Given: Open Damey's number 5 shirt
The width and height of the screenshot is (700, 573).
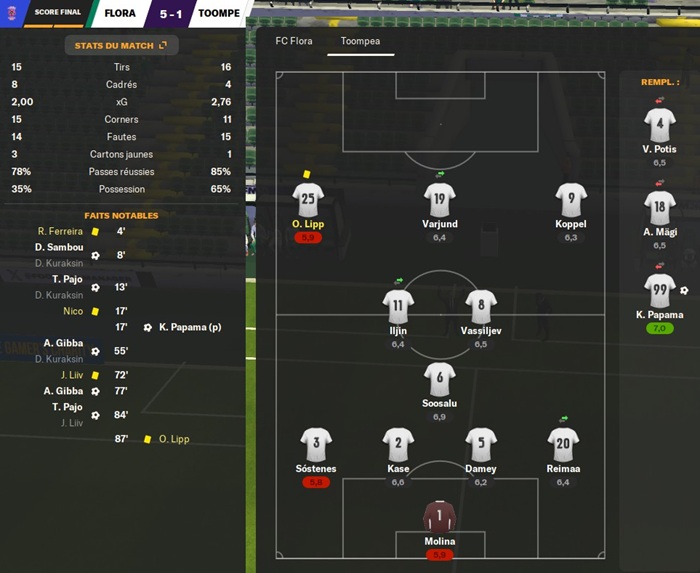Looking at the screenshot, I should coord(480,443).
